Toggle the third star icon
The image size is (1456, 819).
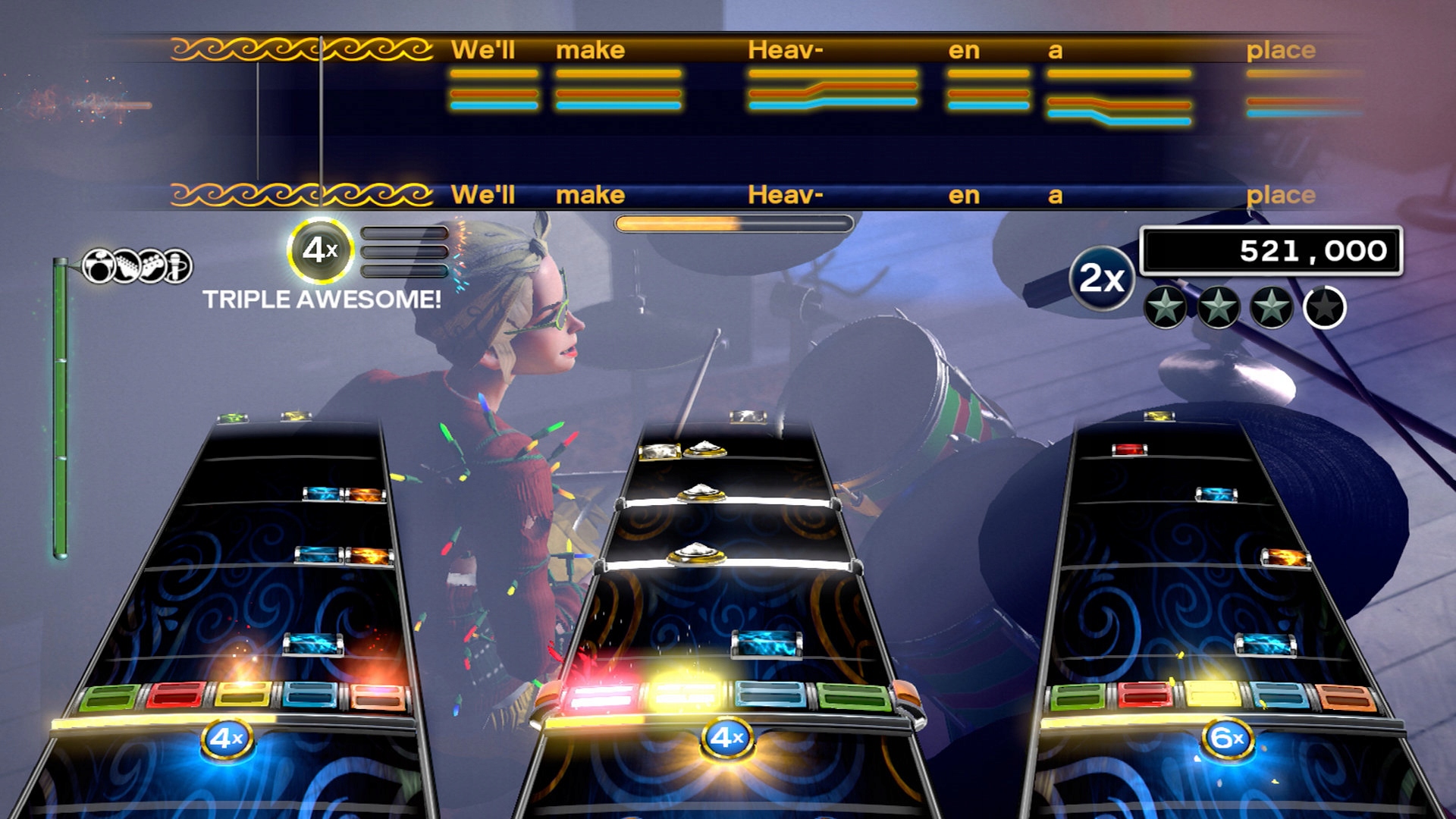pyautogui.click(x=1271, y=308)
